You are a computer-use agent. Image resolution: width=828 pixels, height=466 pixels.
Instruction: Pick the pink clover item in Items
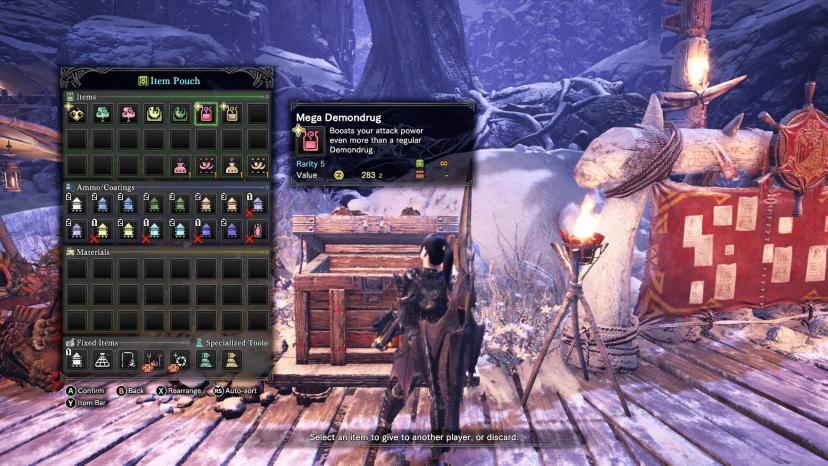point(129,114)
